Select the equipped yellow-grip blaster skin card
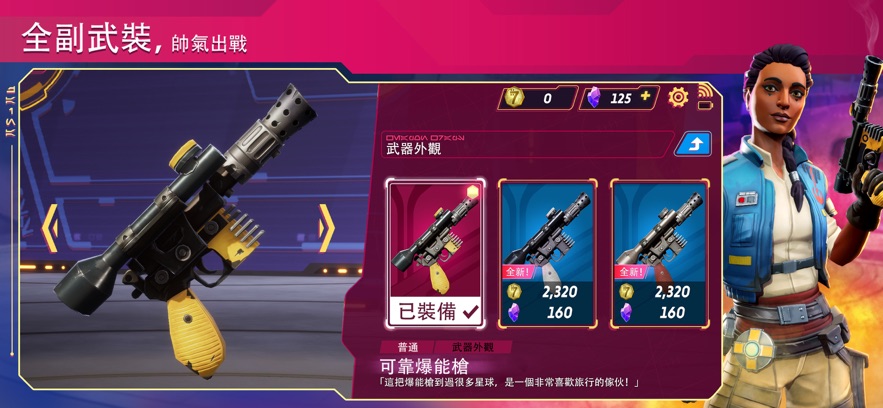This screenshot has width=883, height=408. click(x=436, y=253)
